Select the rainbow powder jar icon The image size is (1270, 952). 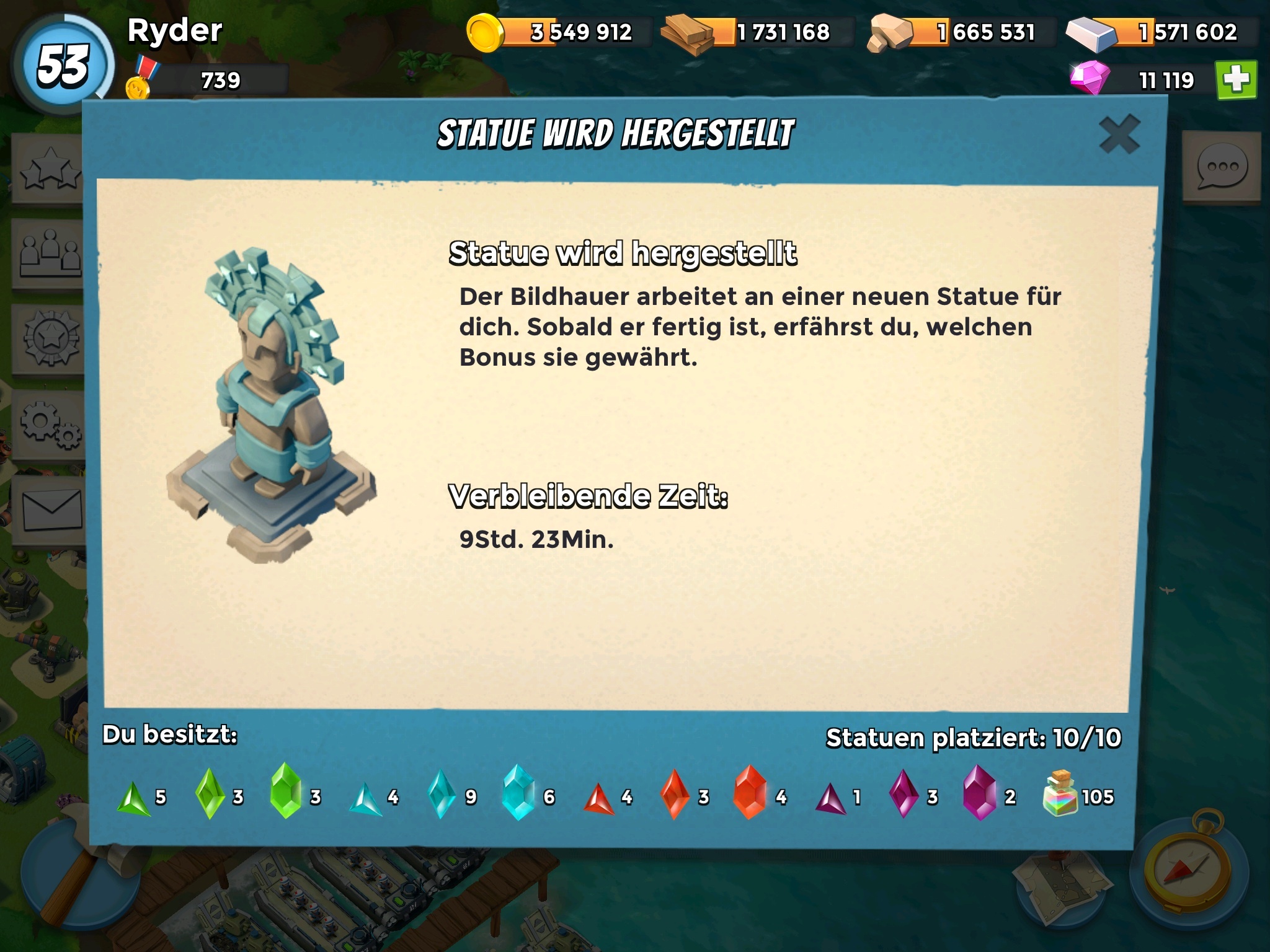point(1060,794)
